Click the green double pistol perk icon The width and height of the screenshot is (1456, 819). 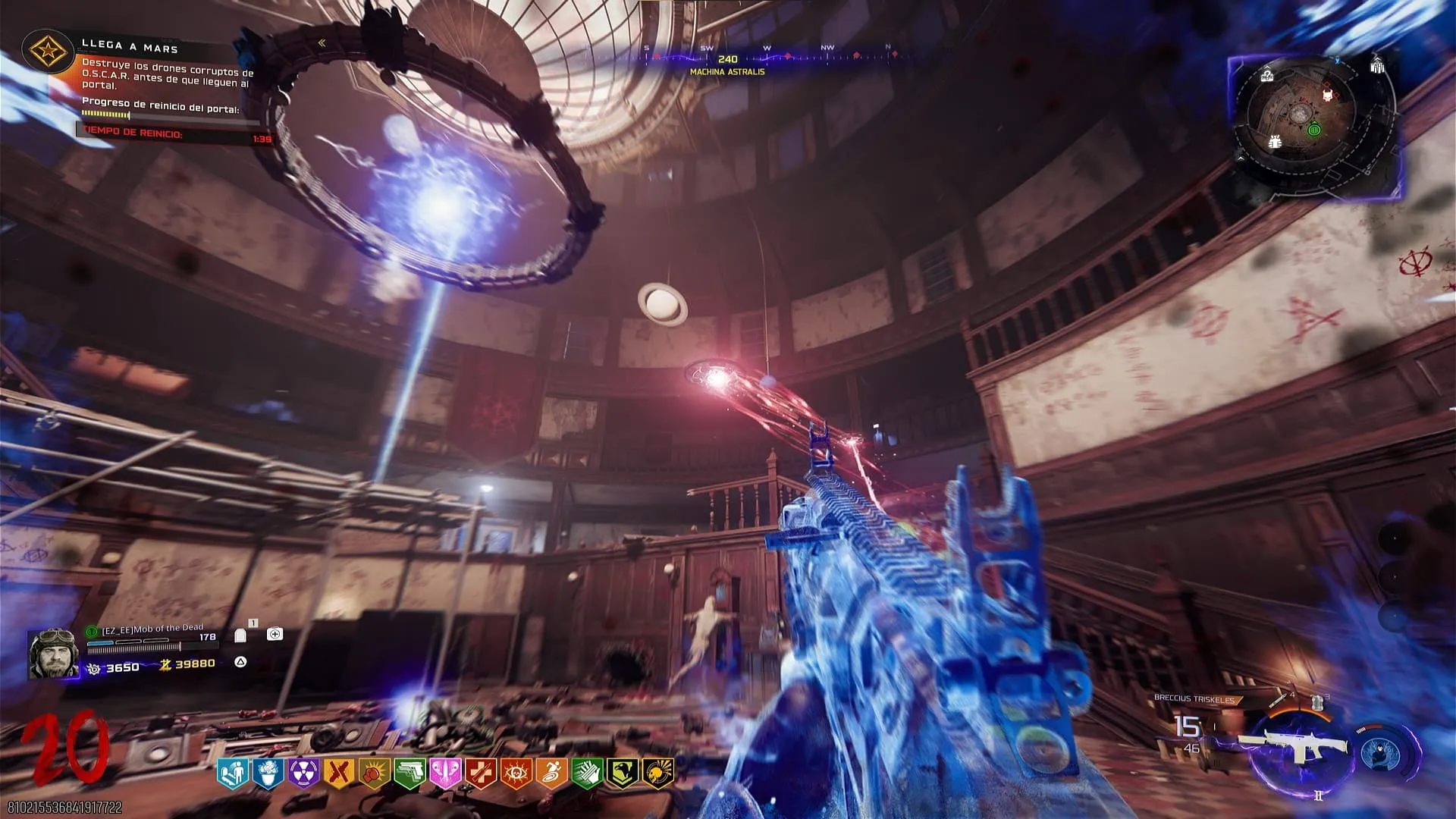point(409,773)
